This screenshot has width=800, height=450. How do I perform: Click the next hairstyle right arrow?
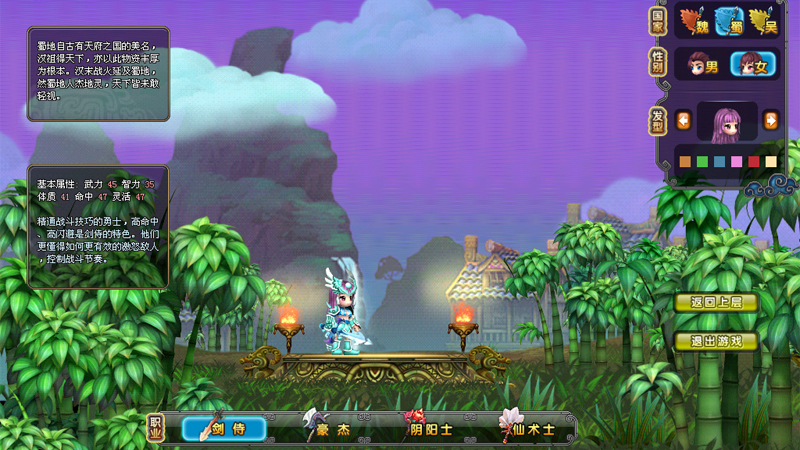[771, 121]
